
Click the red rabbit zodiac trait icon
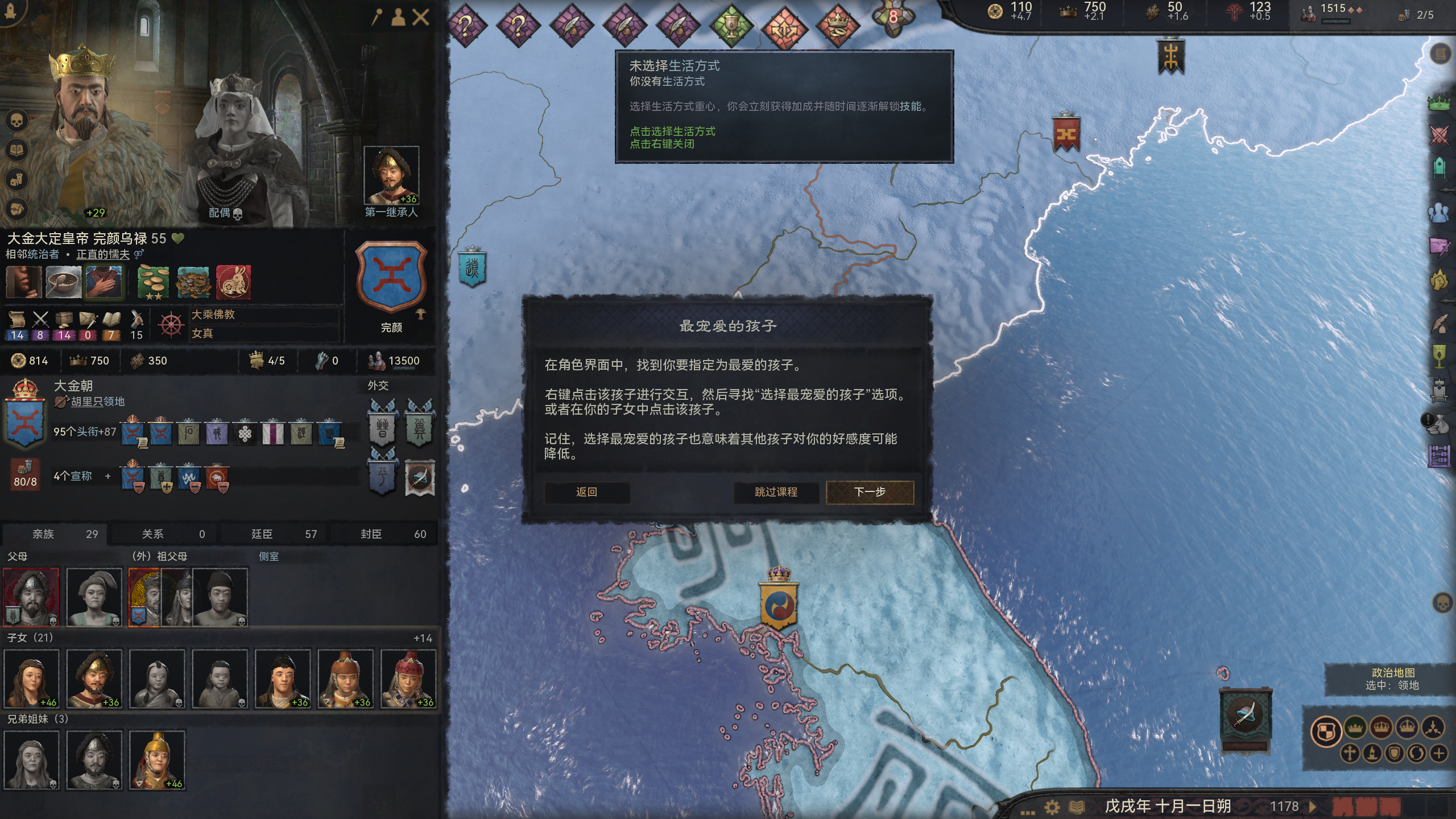[234, 283]
